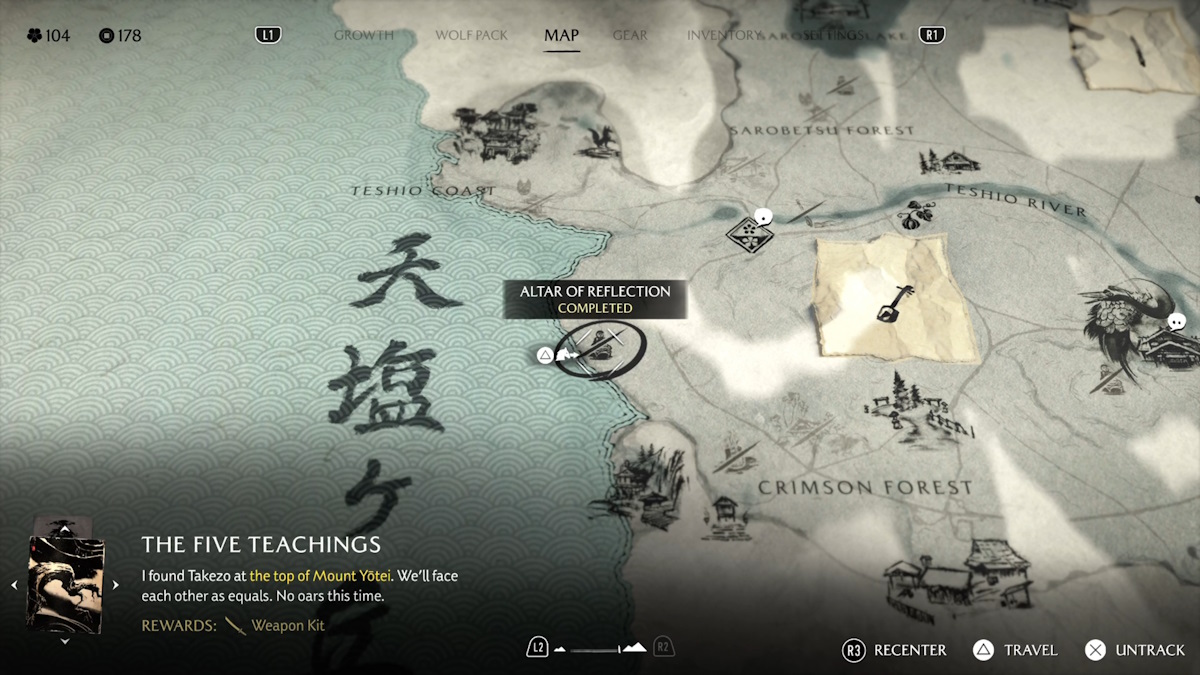Open the Inventory tab
1200x675 pixels.
[x=723, y=35]
